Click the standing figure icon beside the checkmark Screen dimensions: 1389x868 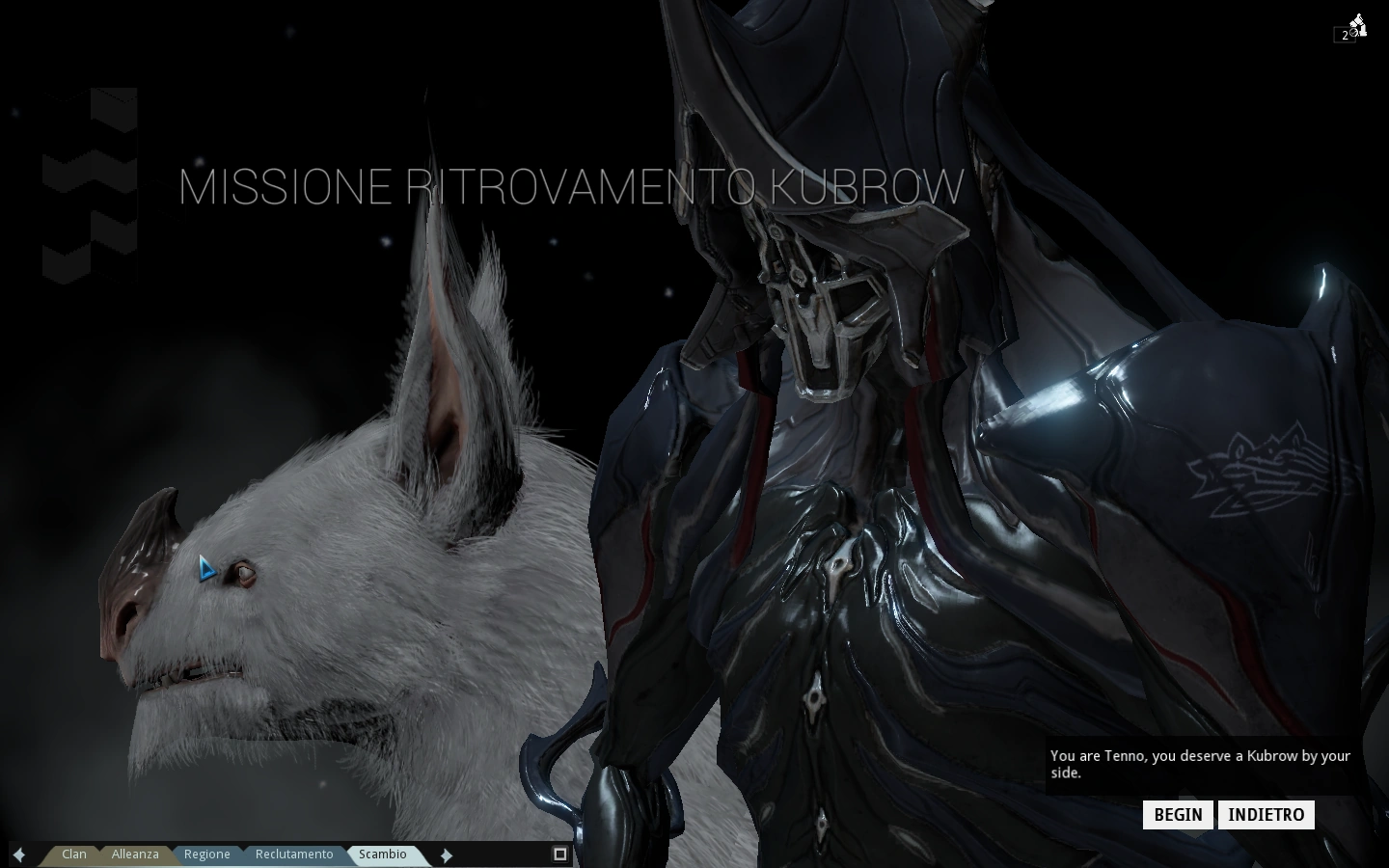[x=1363, y=30]
